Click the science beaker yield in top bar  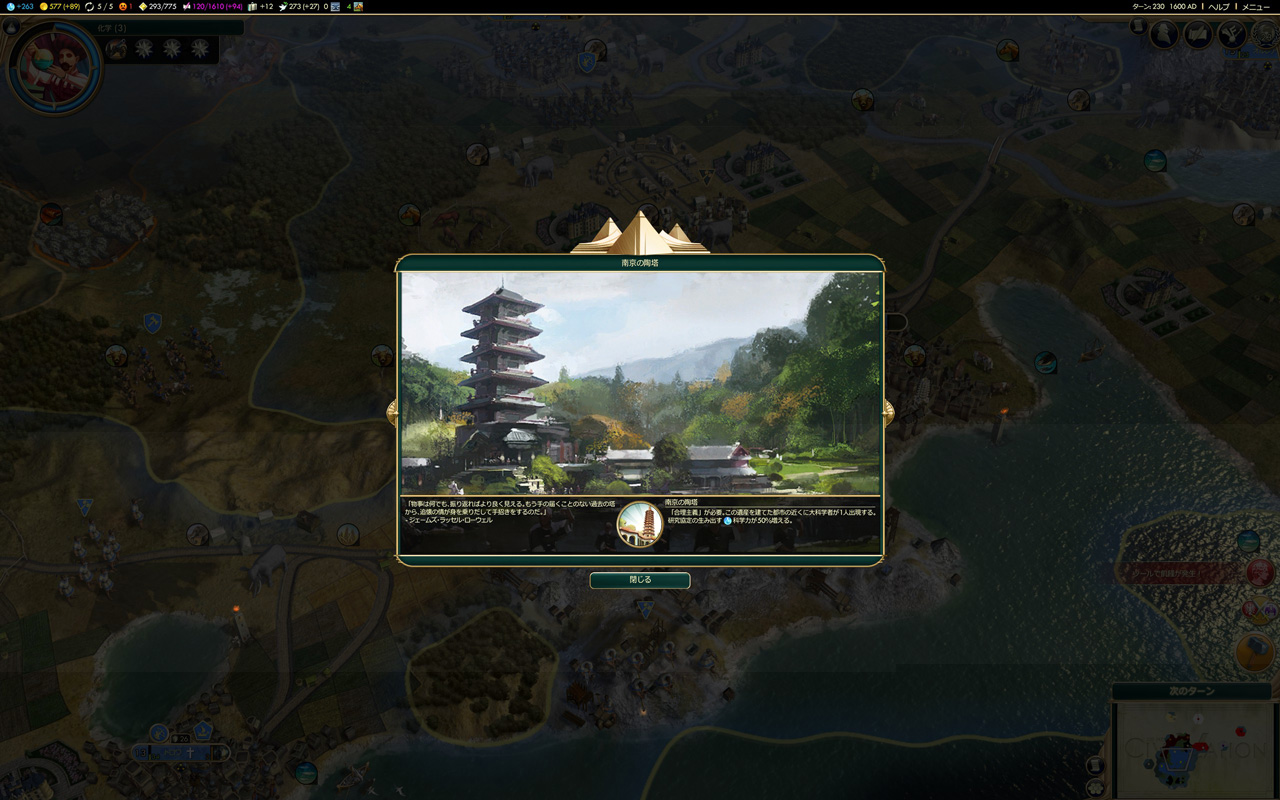[x=20, y=7]
